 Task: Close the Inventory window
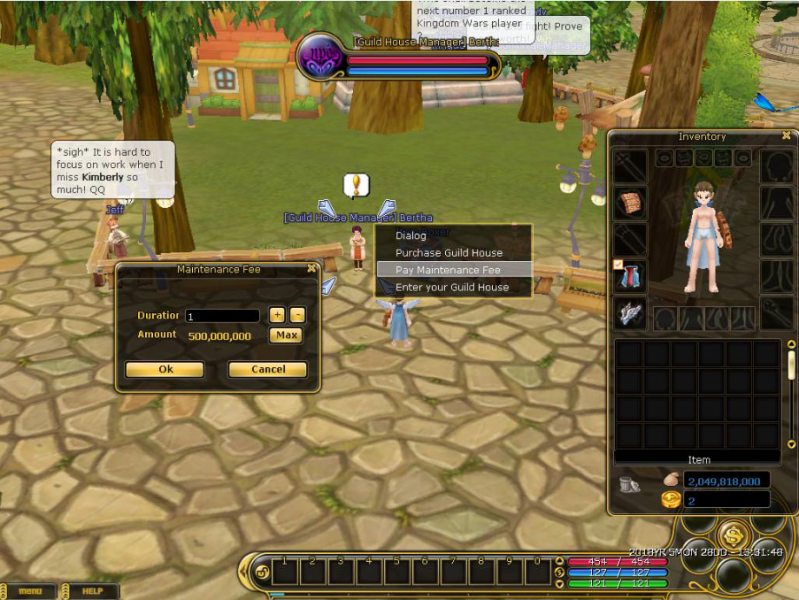(x=786, y=135)
